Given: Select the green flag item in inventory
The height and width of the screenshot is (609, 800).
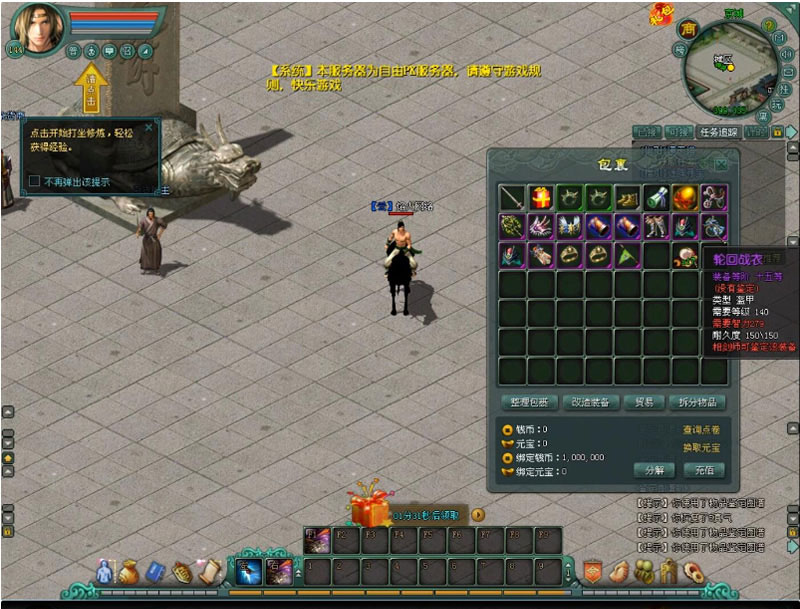Looking at the screenshot, I should (x=628, y=256).
